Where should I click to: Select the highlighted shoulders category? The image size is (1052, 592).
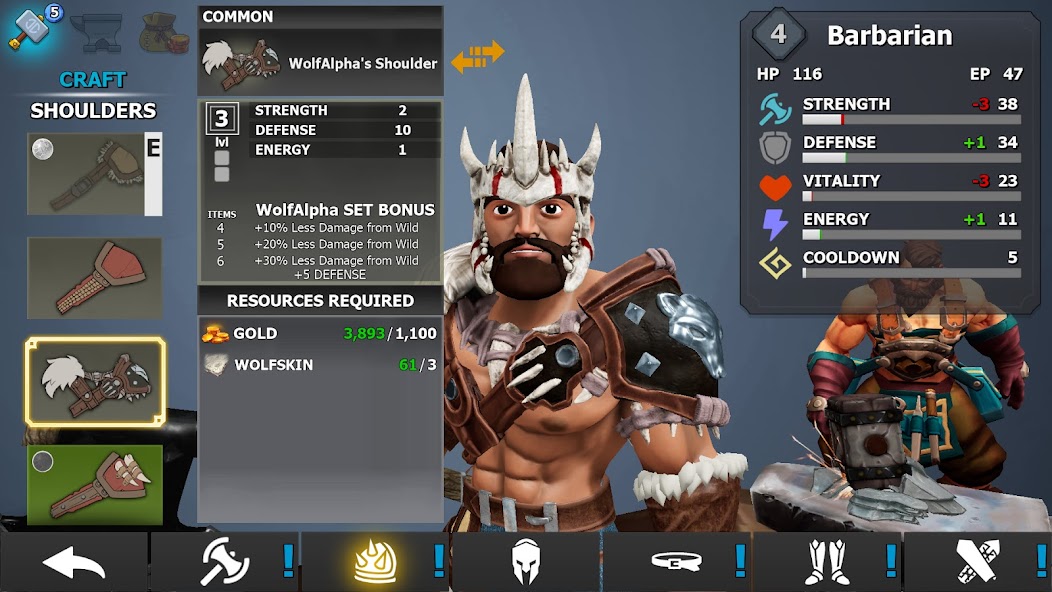(376, 563)
